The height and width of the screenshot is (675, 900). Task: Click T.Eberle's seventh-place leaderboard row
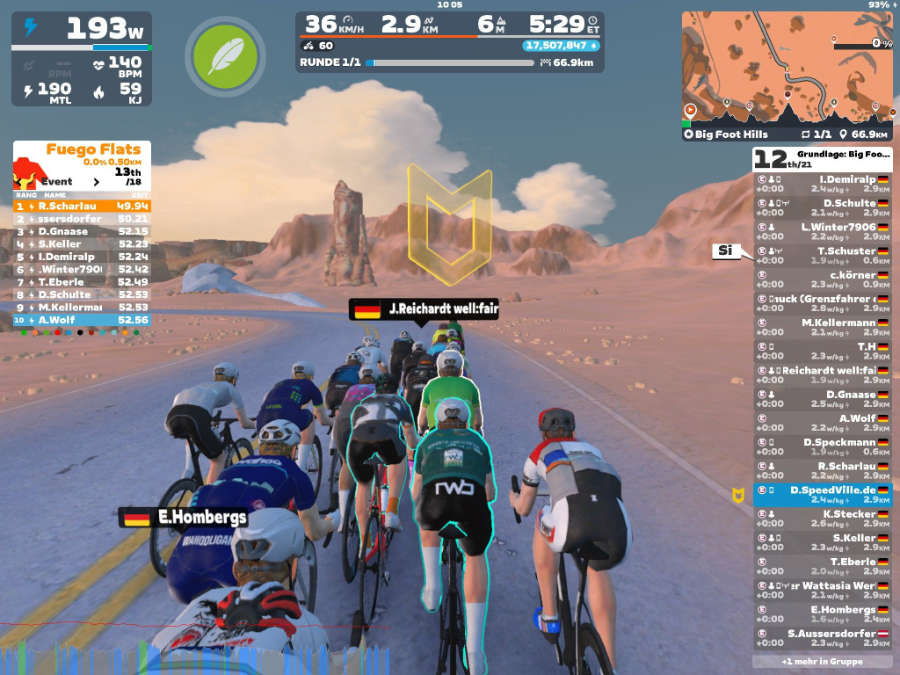(x=82, y=282)
